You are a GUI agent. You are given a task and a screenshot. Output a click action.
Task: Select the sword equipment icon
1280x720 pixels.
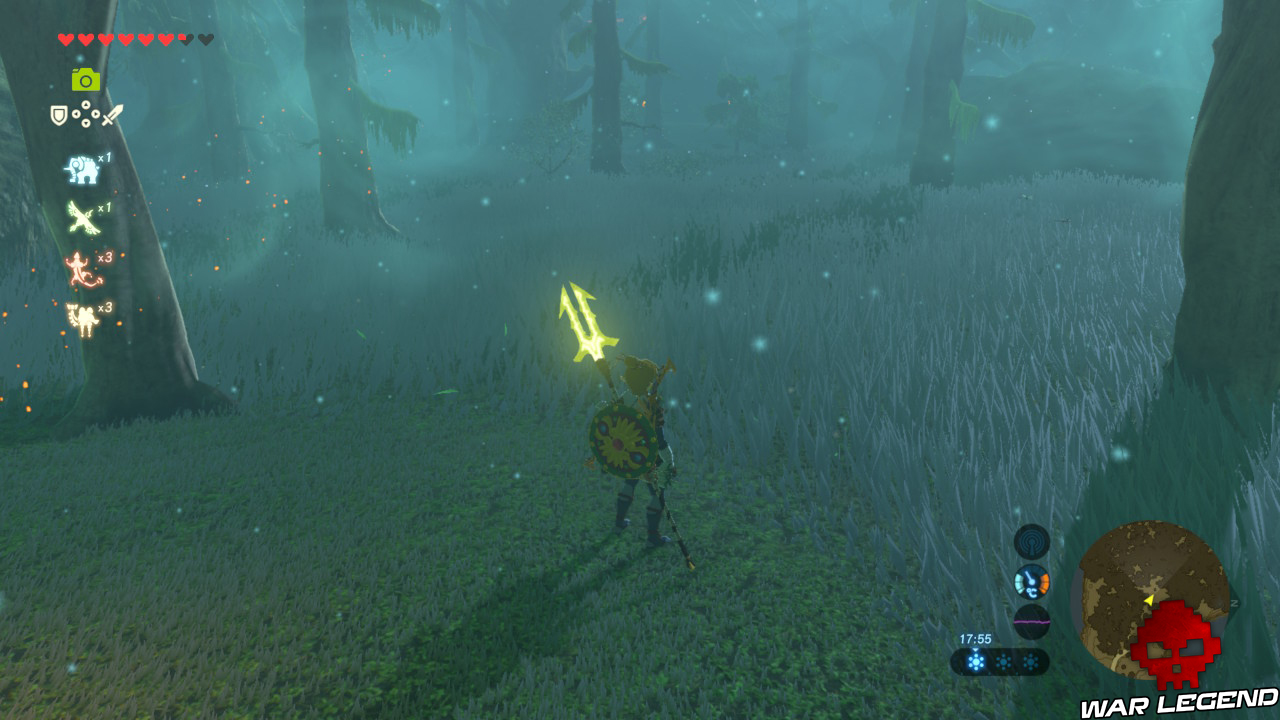coord(110,116)
